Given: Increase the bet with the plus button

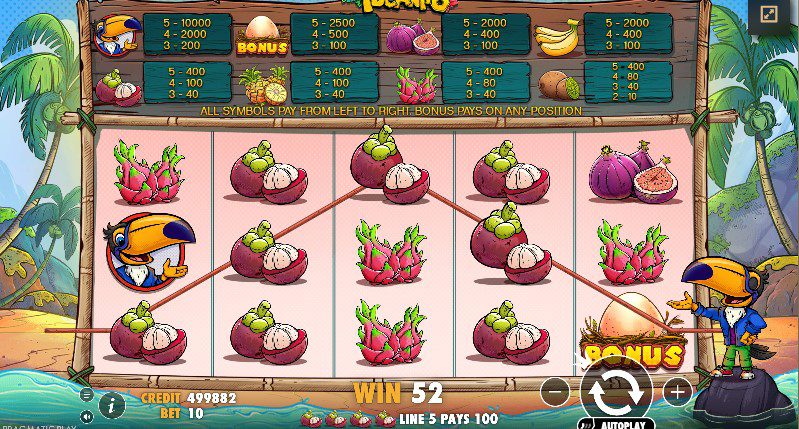Looking at the screenshot, I should coord(677,391).
